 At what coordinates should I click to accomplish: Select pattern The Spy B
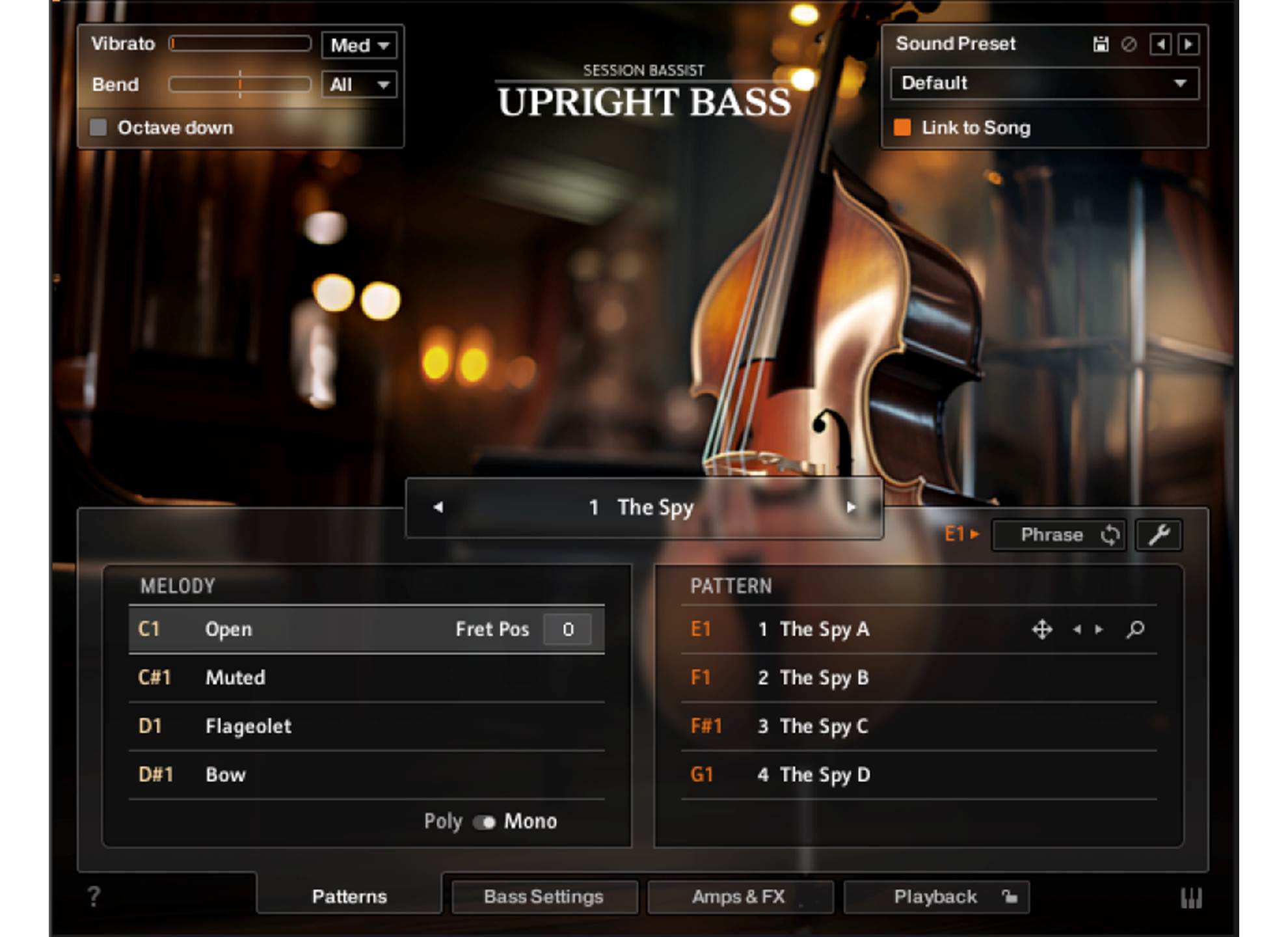pos(824,677)
